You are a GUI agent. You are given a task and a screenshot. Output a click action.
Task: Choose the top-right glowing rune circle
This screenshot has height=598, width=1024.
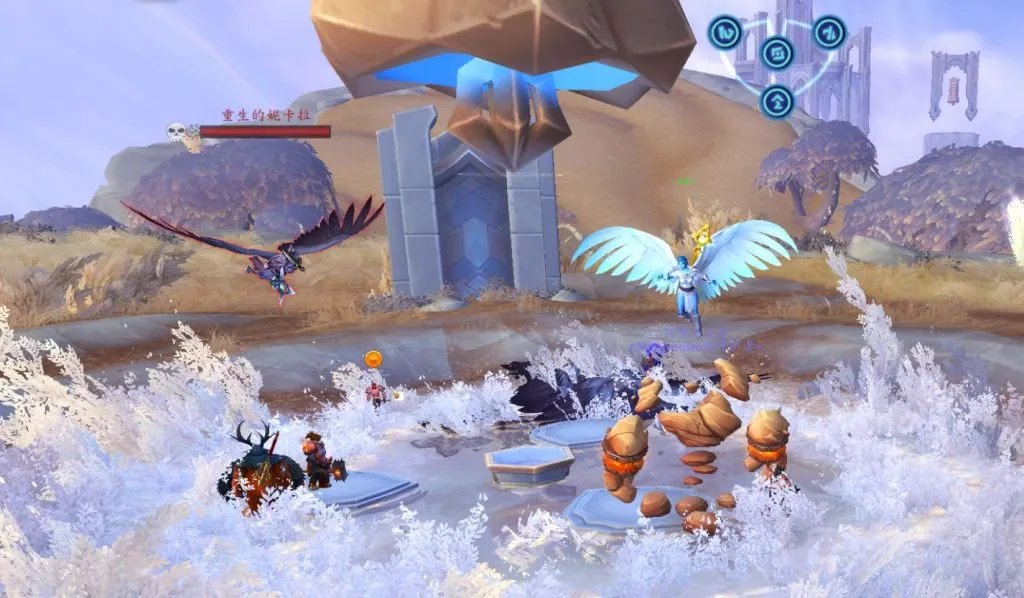tap(828, 32)
